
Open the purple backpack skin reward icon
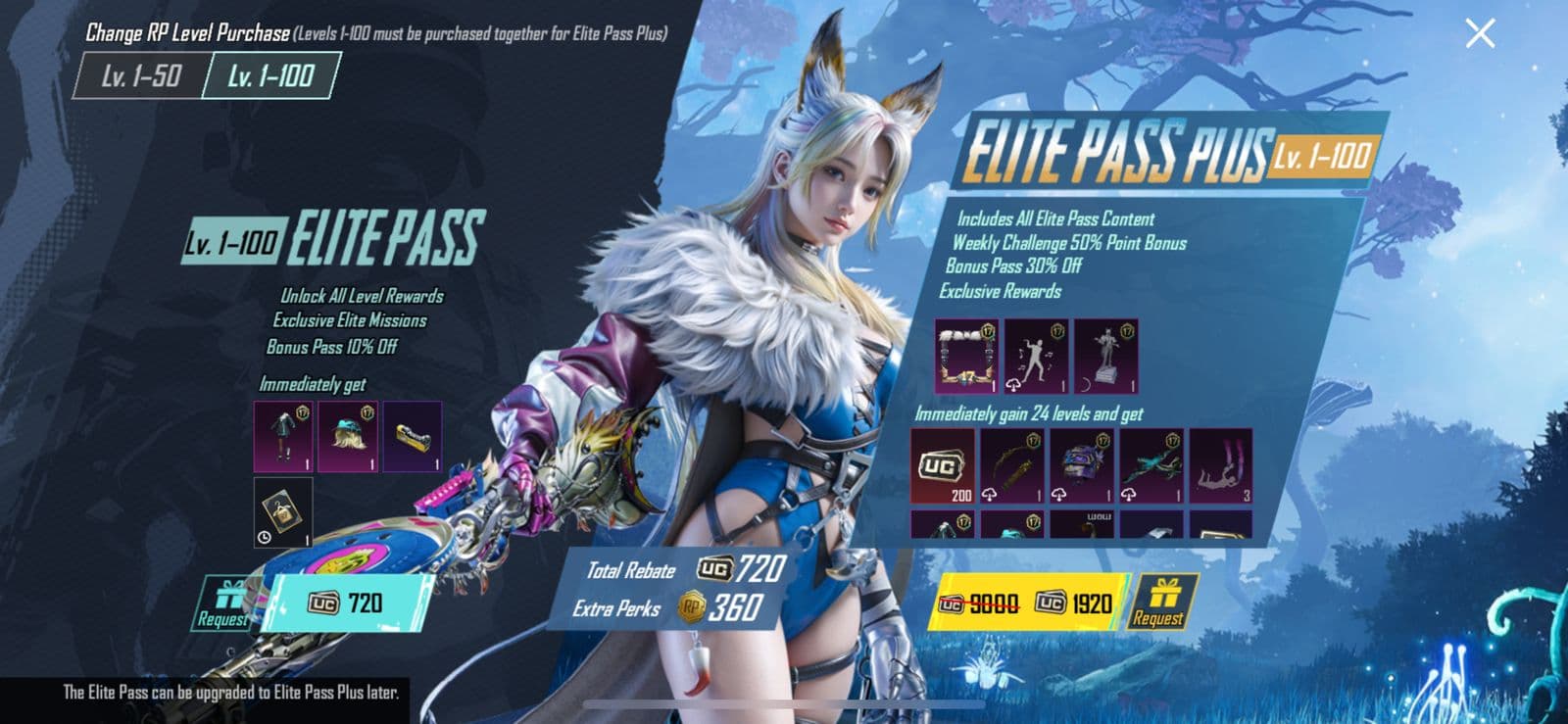(1082, 465)
